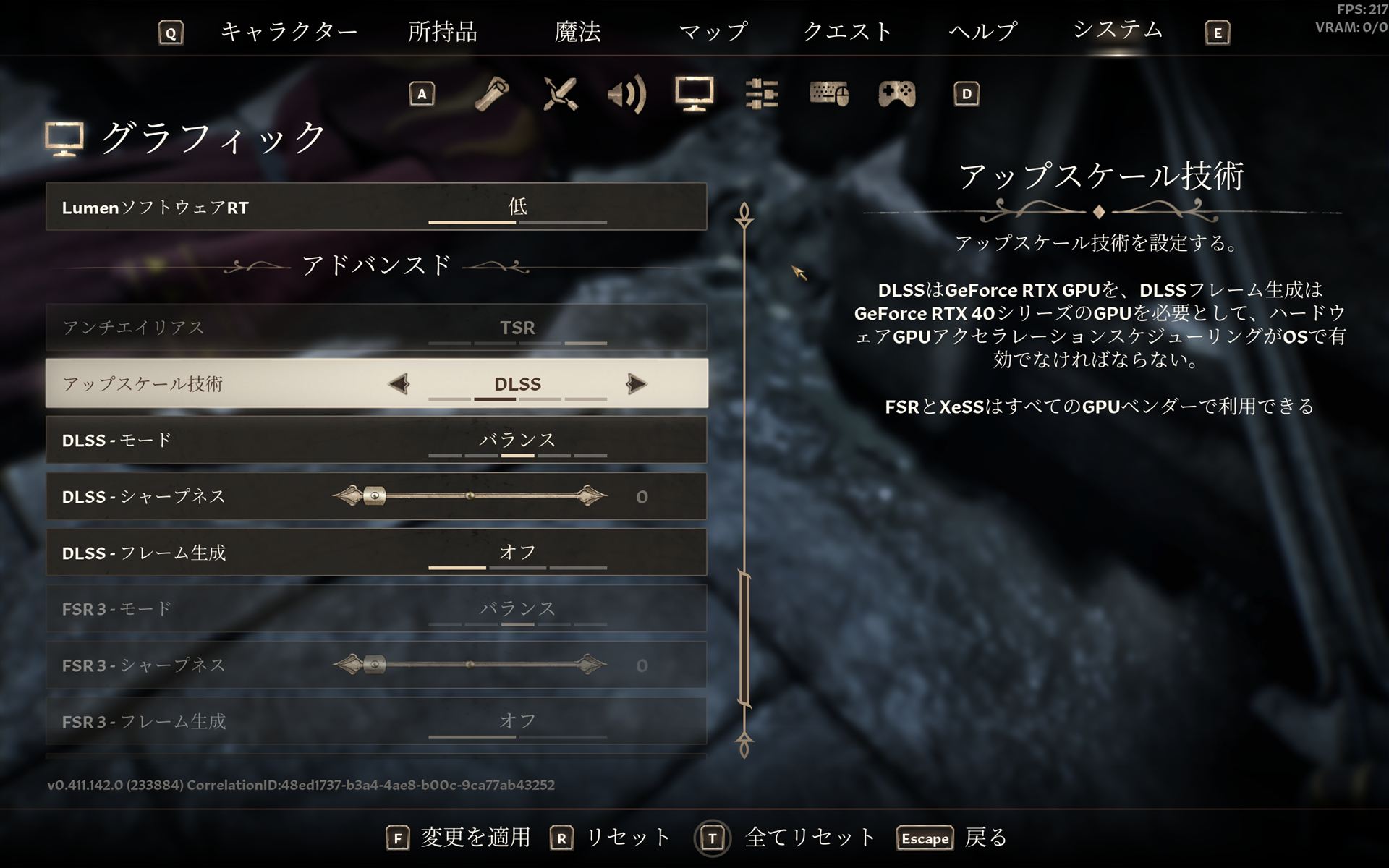Open the keyboard and mouse settings category
The image size is (1389, 868).
coord(831,94)
